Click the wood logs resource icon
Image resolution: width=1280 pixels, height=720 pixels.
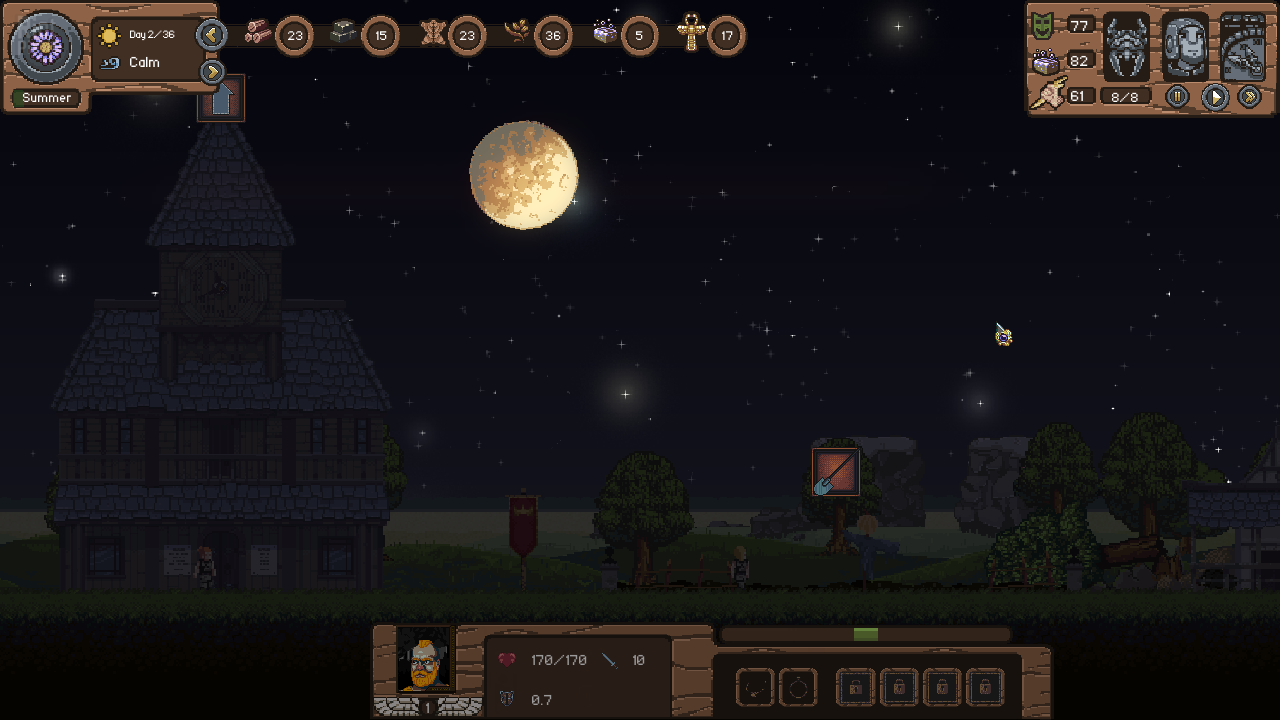coord(258,33)
